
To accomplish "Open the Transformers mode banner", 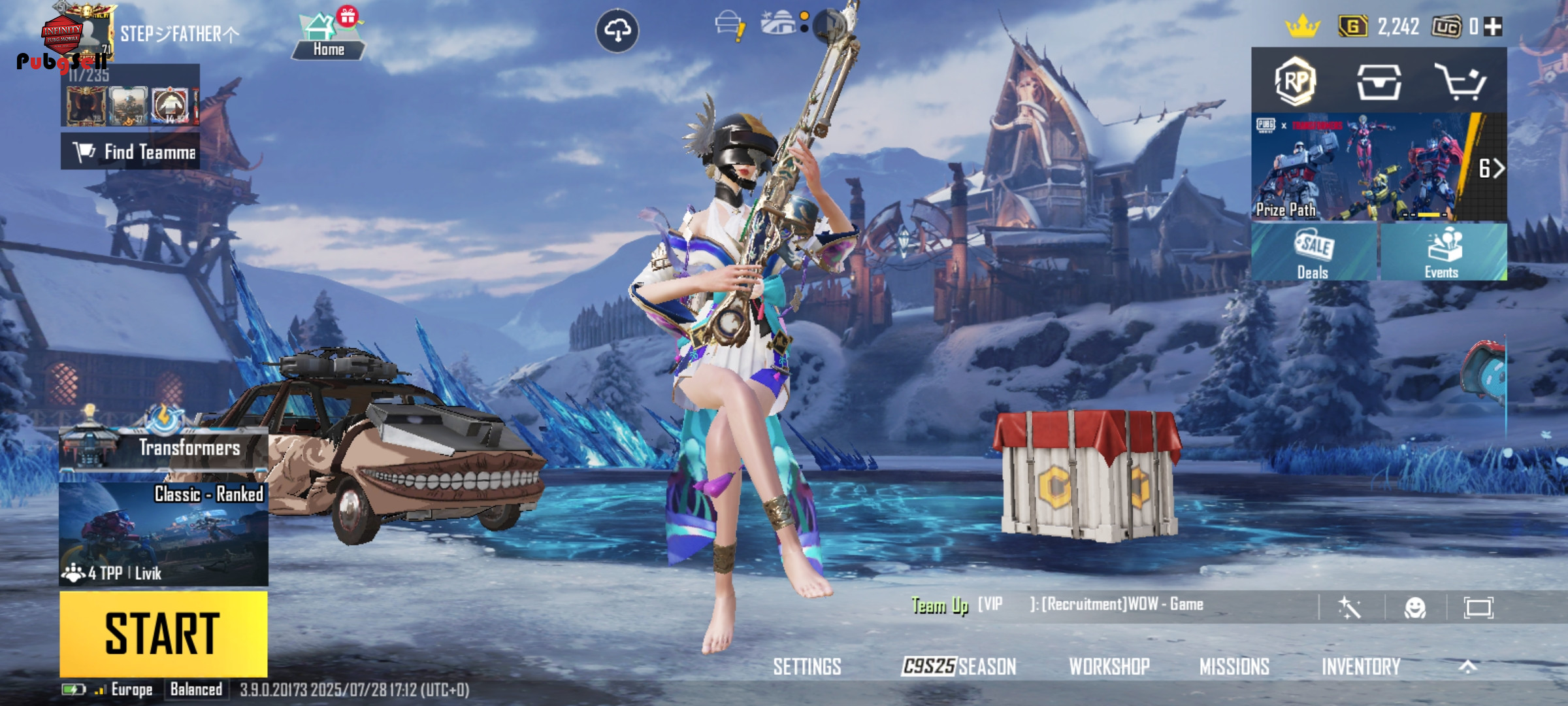I will (x=163, y=448).
